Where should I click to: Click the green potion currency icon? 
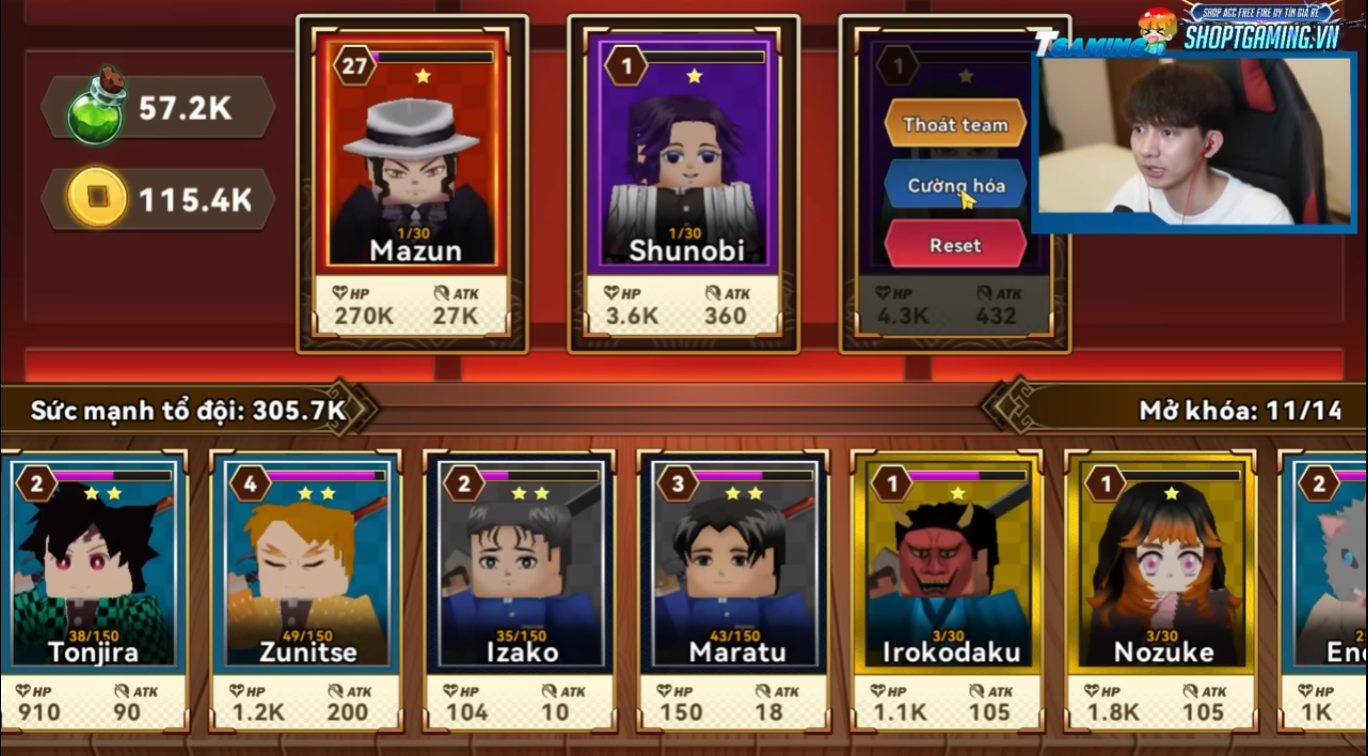coord(96,108)
